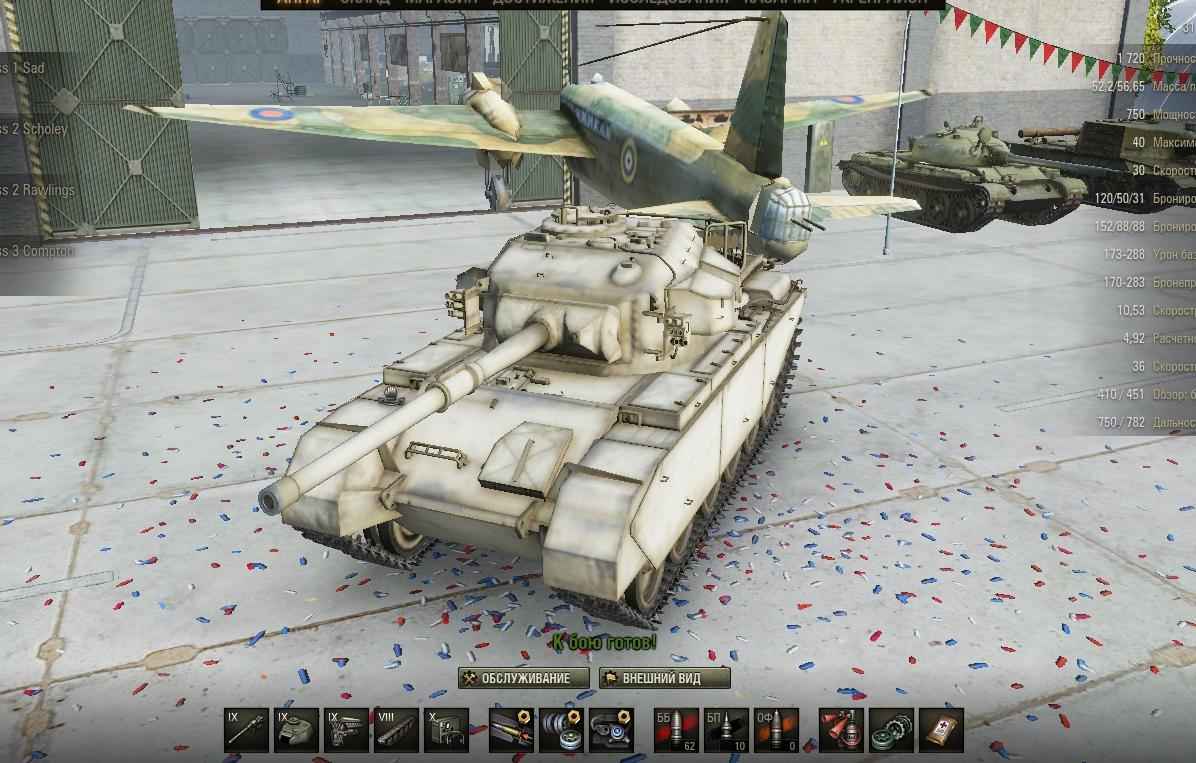Screen dimensions: 1196x763
Task: Open the gear mechanism equipment slot
Action: pos(561,730)
